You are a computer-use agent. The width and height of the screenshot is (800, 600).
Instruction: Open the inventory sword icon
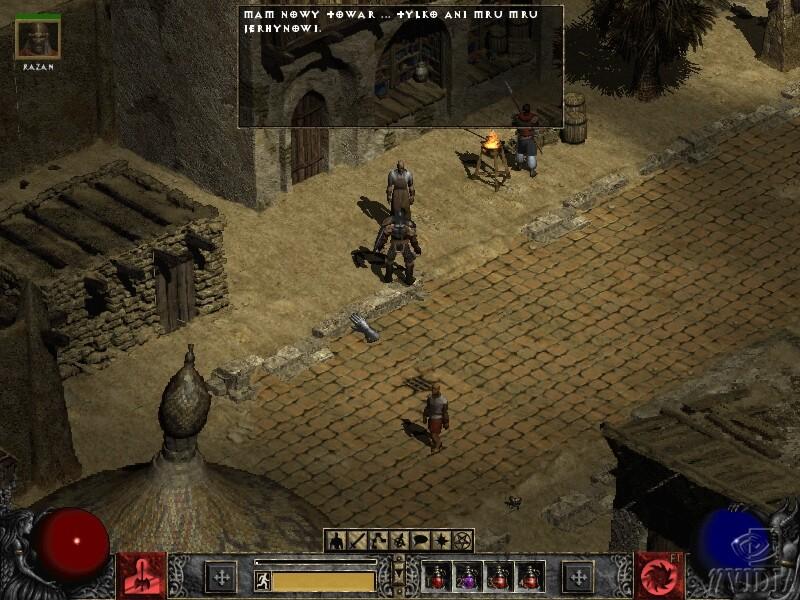pos(358,541)
